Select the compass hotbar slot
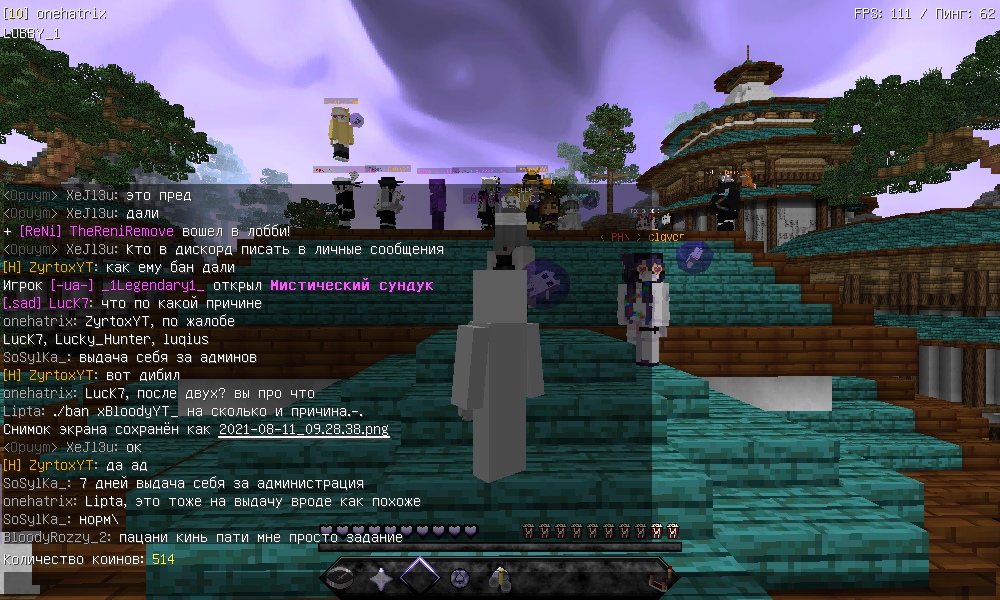Viewport: 1000px width, 600px height. (342, 578)
